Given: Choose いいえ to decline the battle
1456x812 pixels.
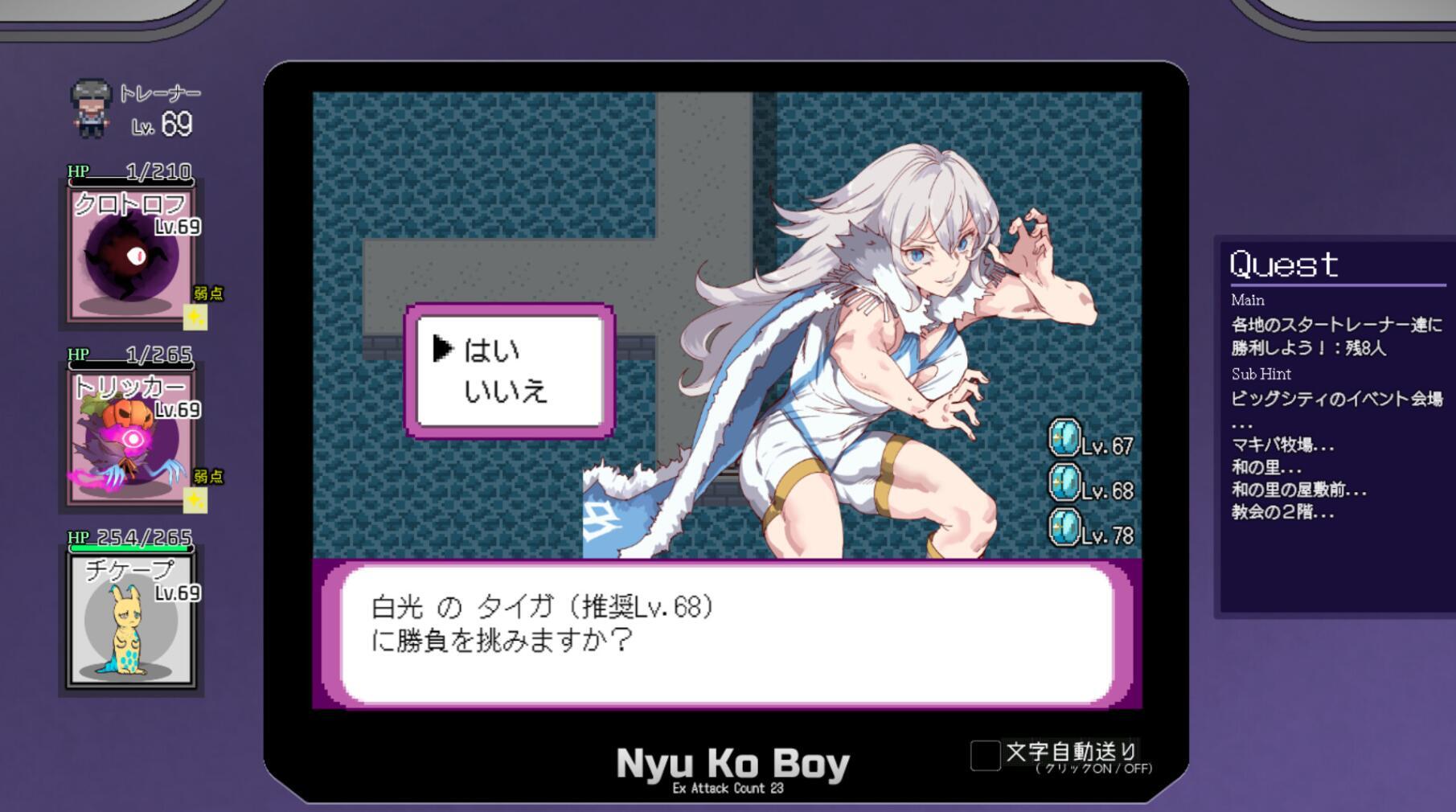Looking at the screenshot, I should 507,392.
